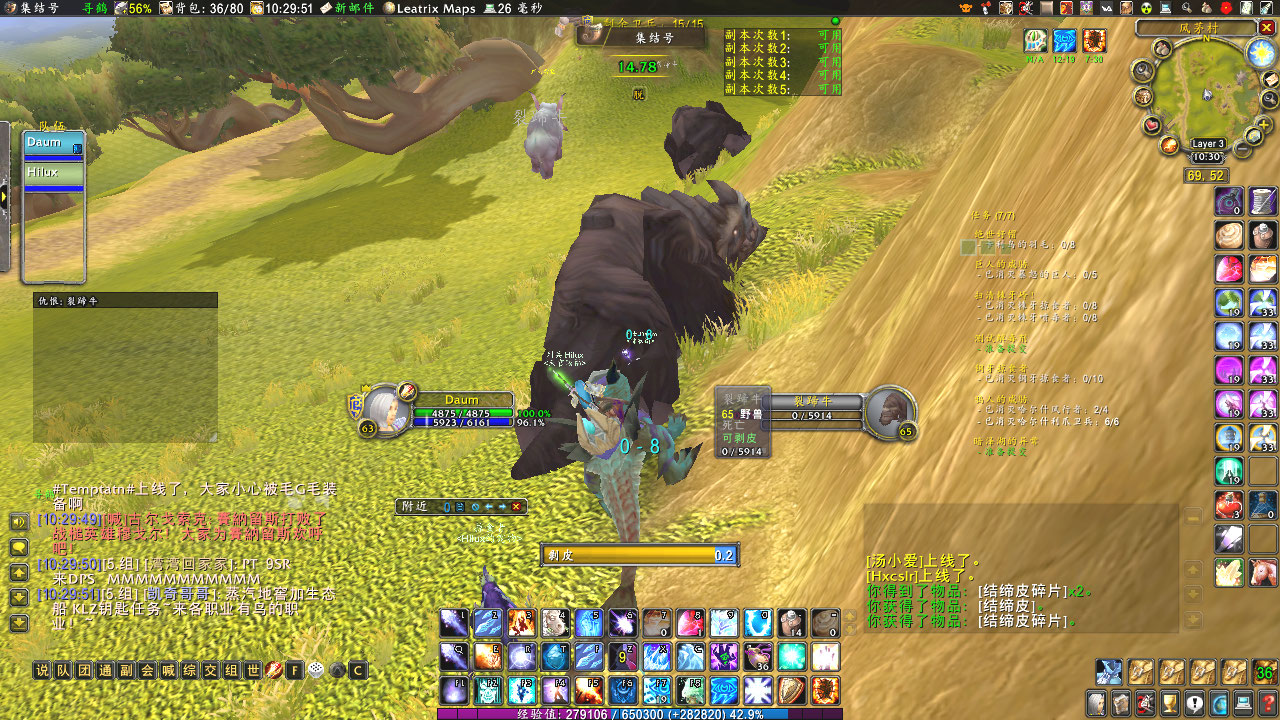Close the minimap with the red X

pyautogui.click(x=1268, y=28)
